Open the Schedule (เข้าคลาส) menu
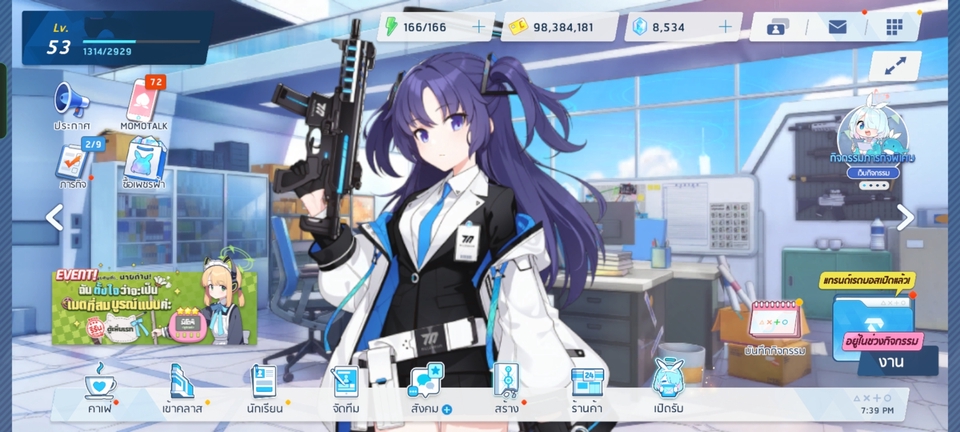Viewport: 960px width, 432px height. click(181, 388)
